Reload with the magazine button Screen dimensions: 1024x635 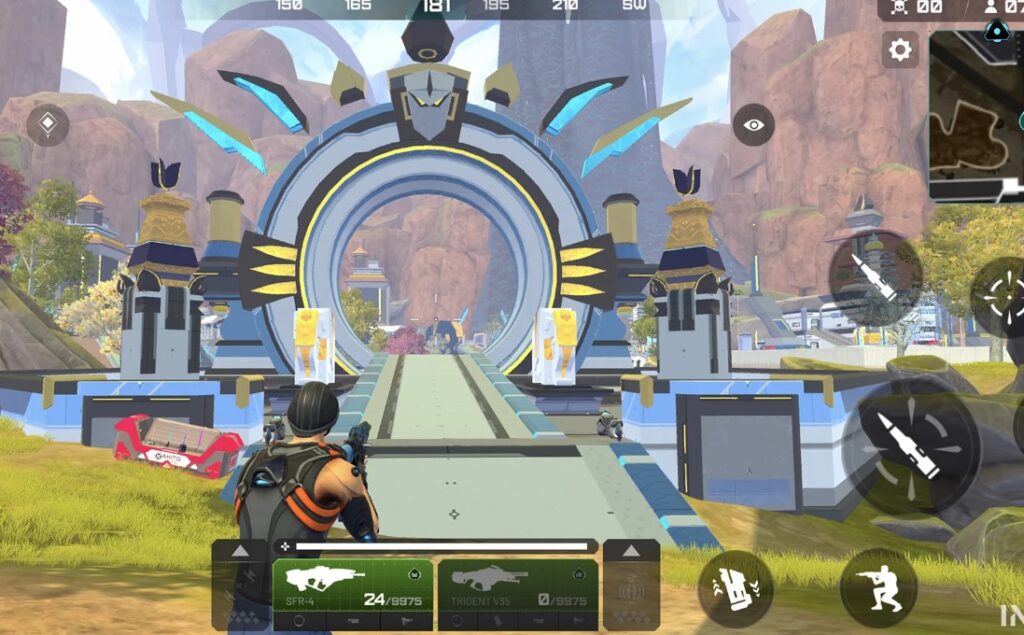[x=735, y=589]
